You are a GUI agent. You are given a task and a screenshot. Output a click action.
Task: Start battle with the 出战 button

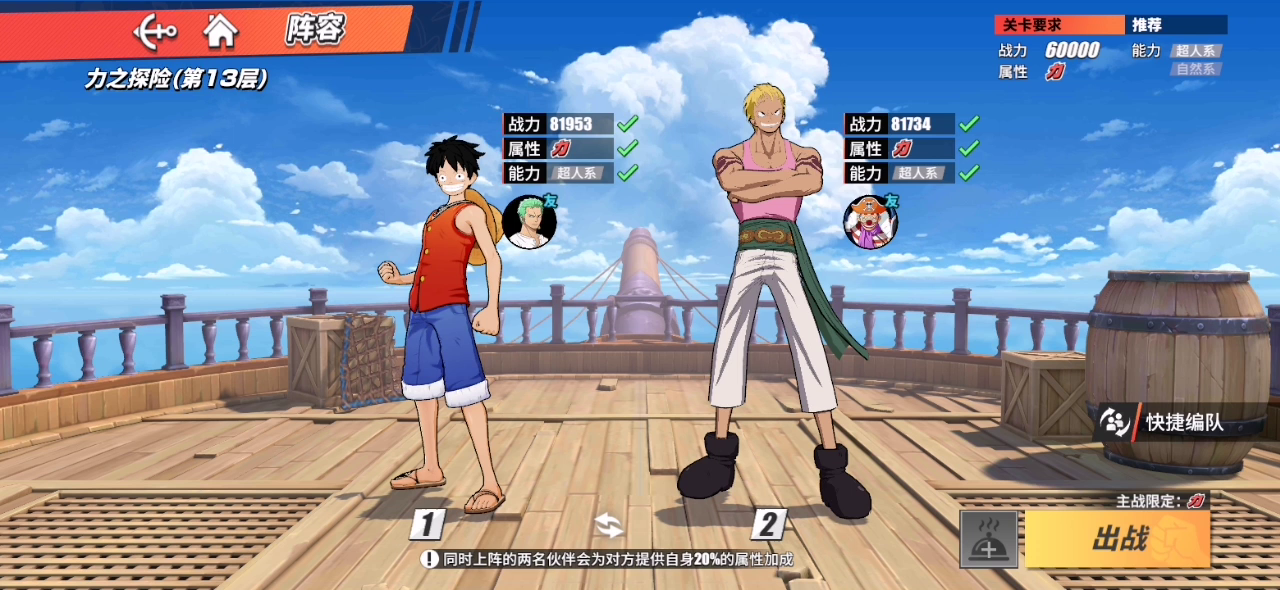pos(1118,539)
